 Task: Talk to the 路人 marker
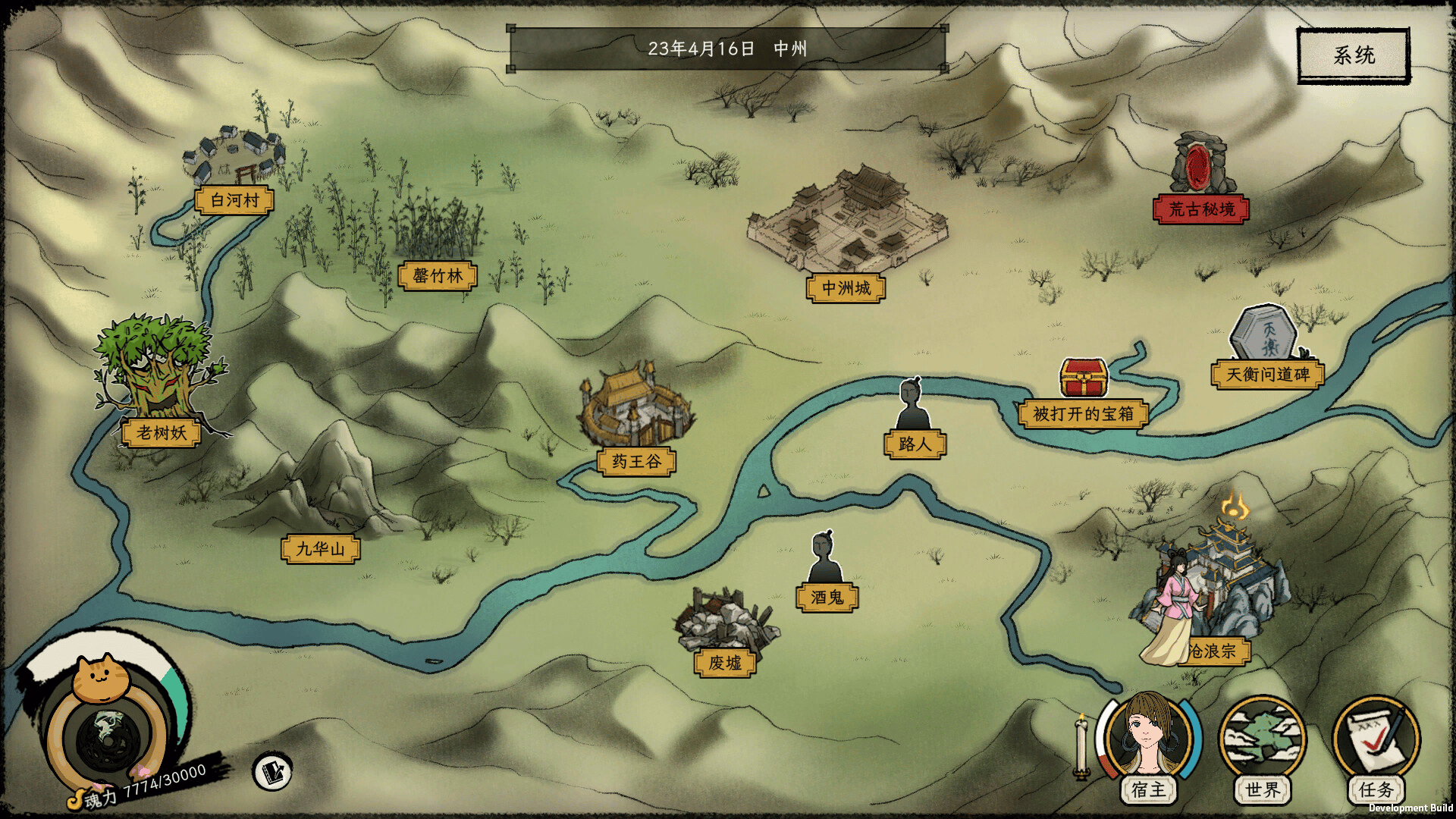point(915,444)
